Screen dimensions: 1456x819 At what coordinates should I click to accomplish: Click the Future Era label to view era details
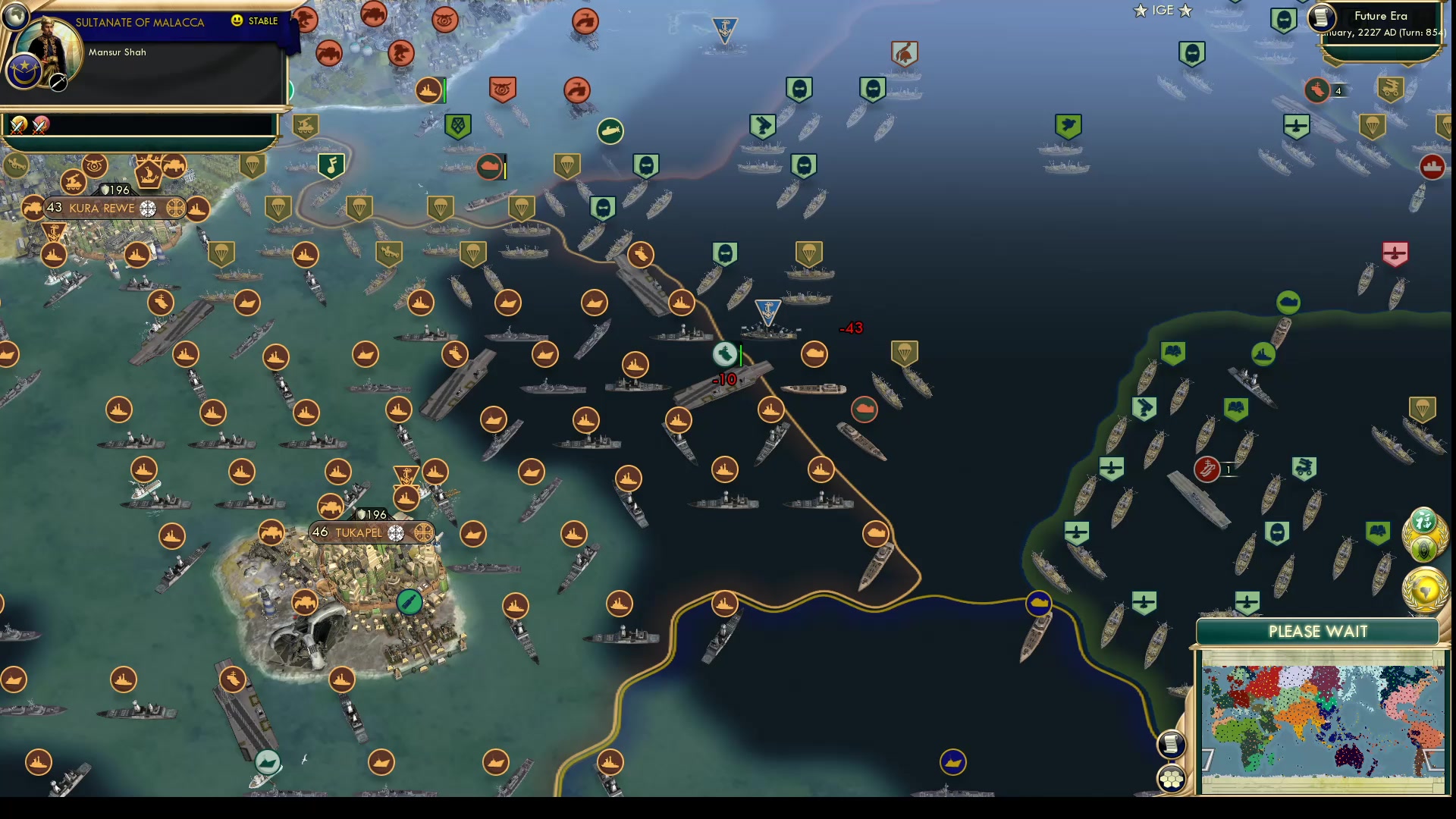coord(1381,15)
